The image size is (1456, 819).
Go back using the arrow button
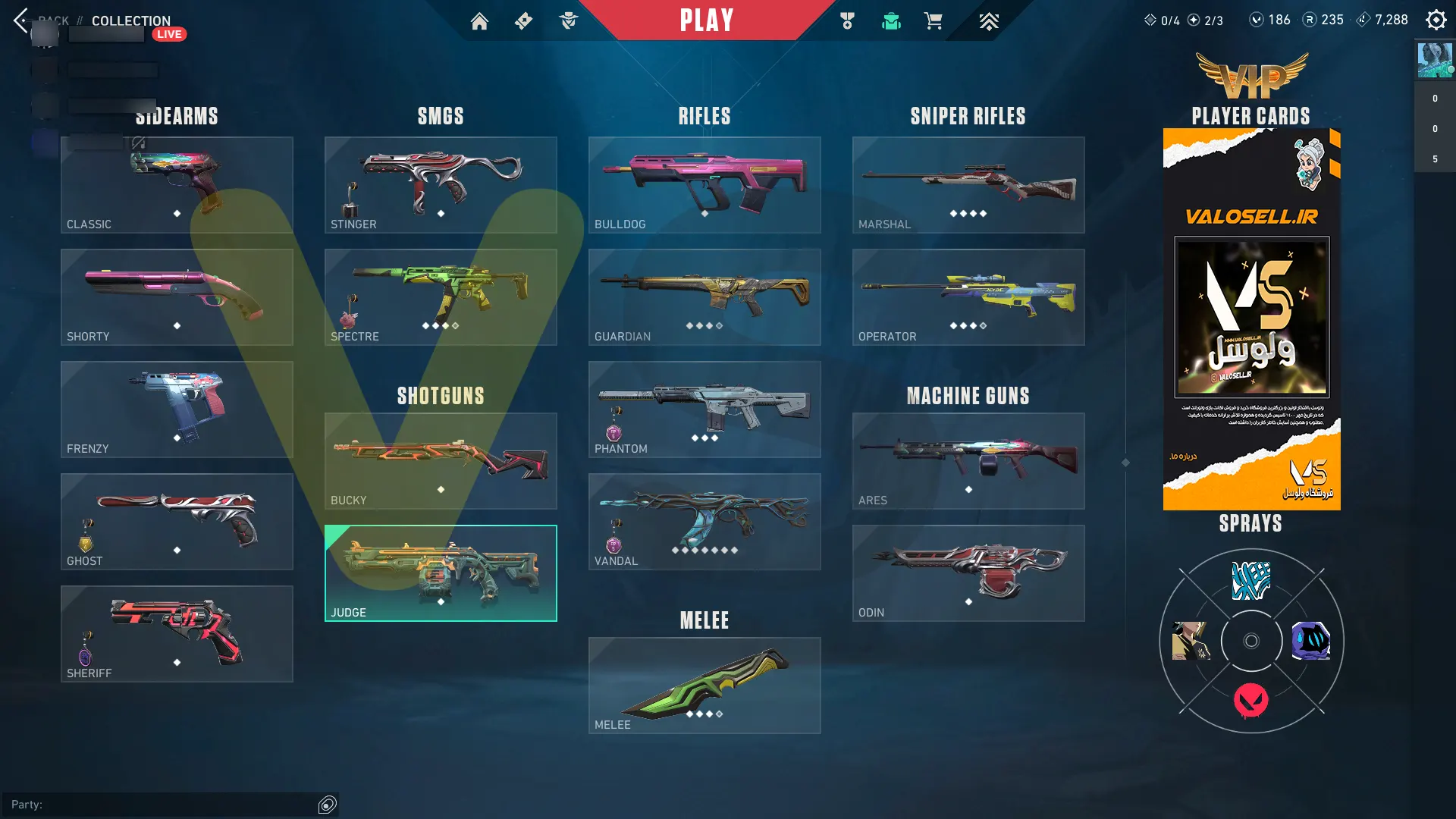[x=20, y=20]
